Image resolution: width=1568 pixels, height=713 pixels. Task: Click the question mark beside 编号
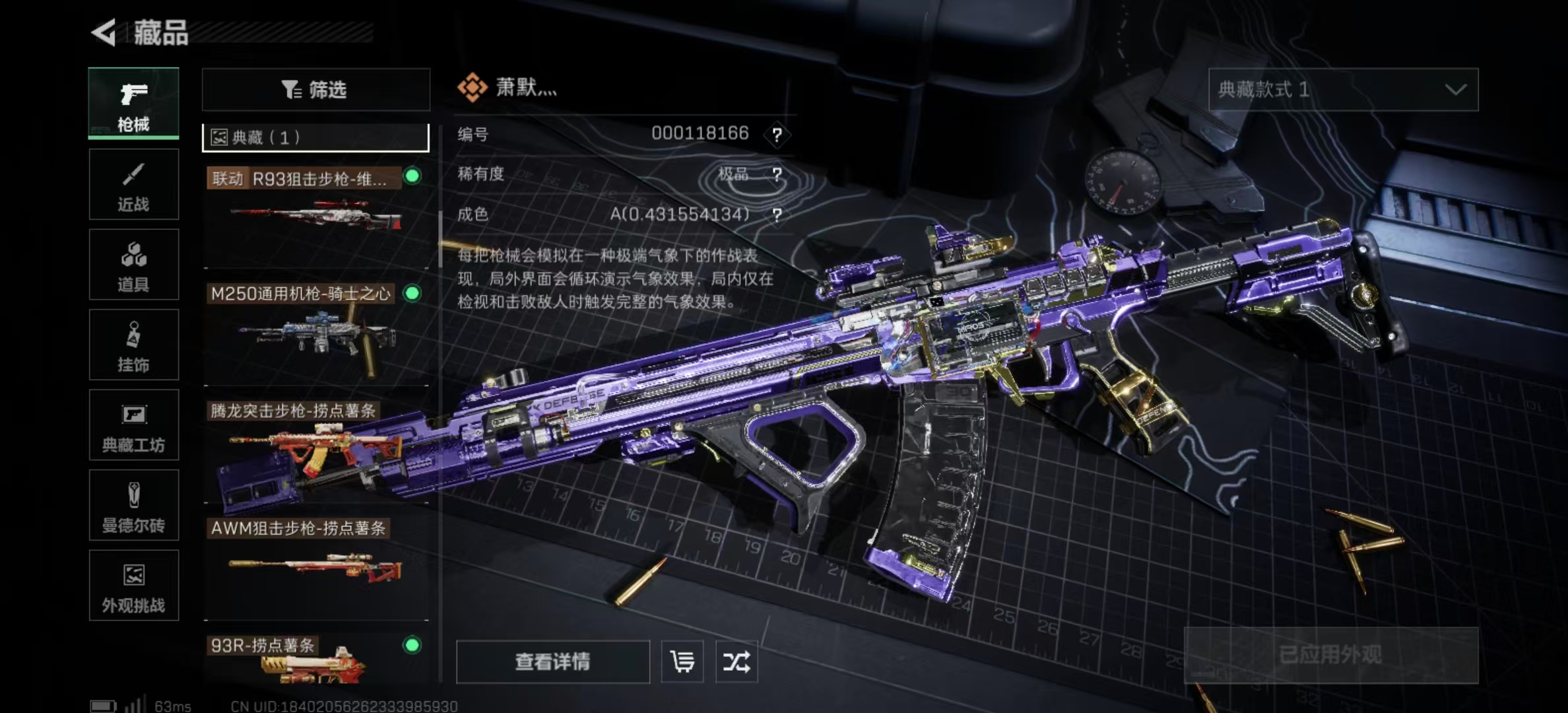[x=777, y=135]
